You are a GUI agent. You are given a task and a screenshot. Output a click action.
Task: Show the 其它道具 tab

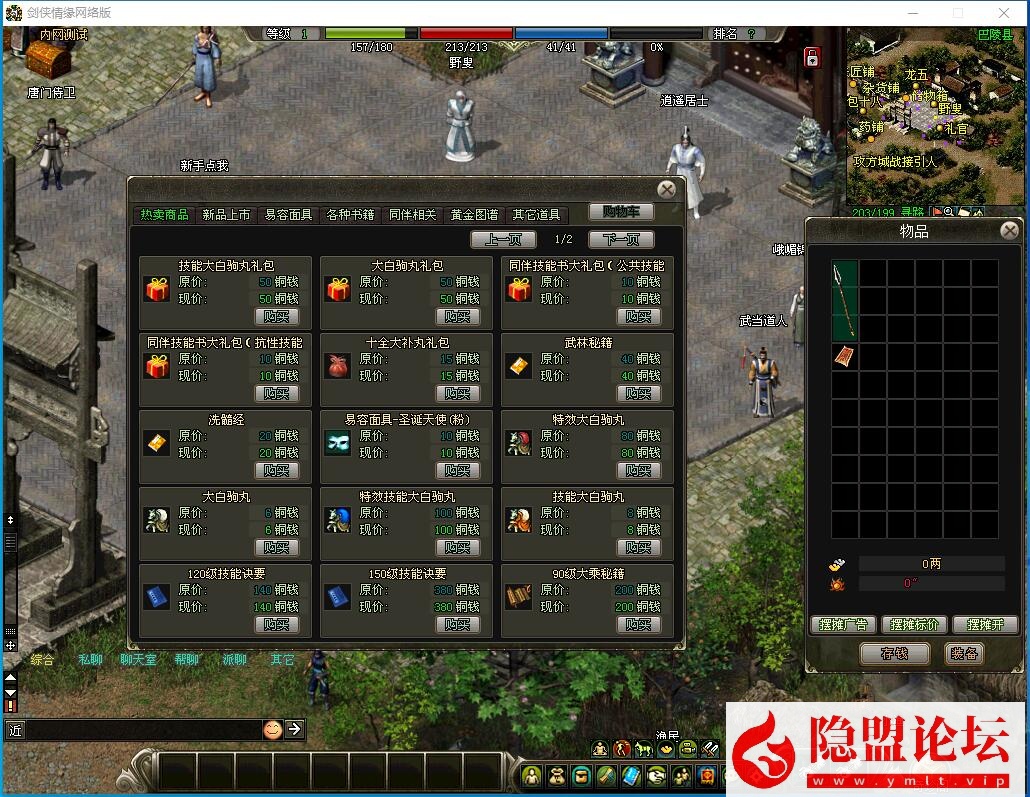(537, 215)
